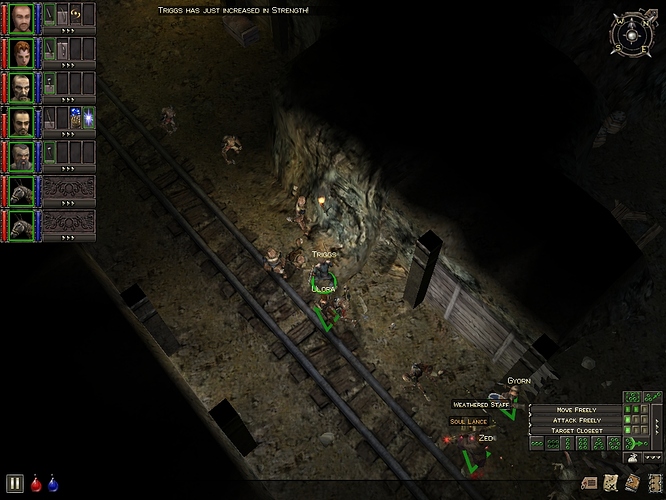Collect loot with the sack button
The image size is (666, 500).
[633, 458]
